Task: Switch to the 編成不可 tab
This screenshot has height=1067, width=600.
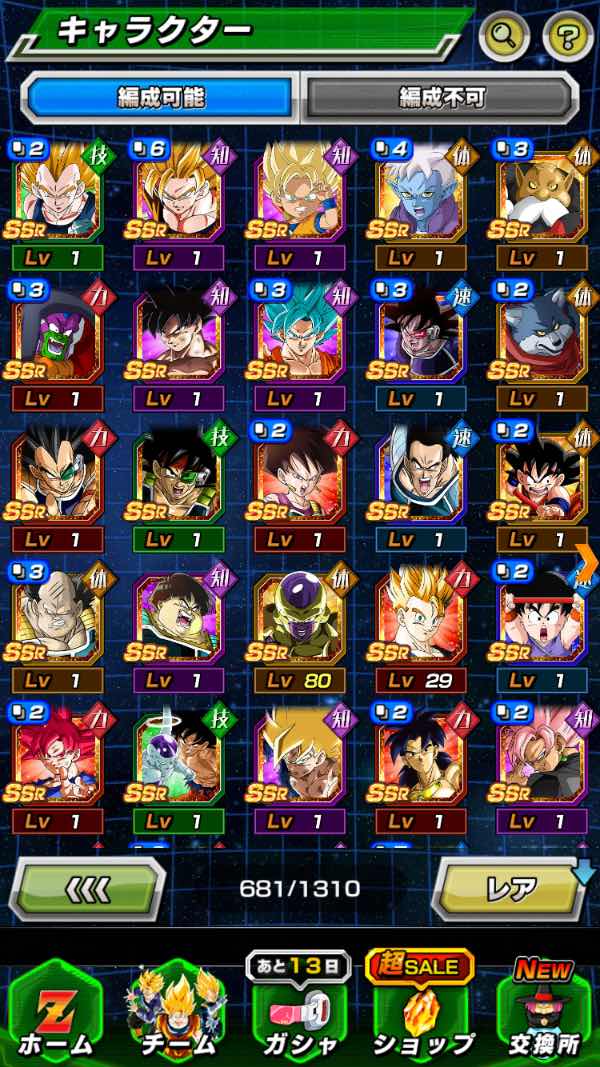Action: [440, 97]
